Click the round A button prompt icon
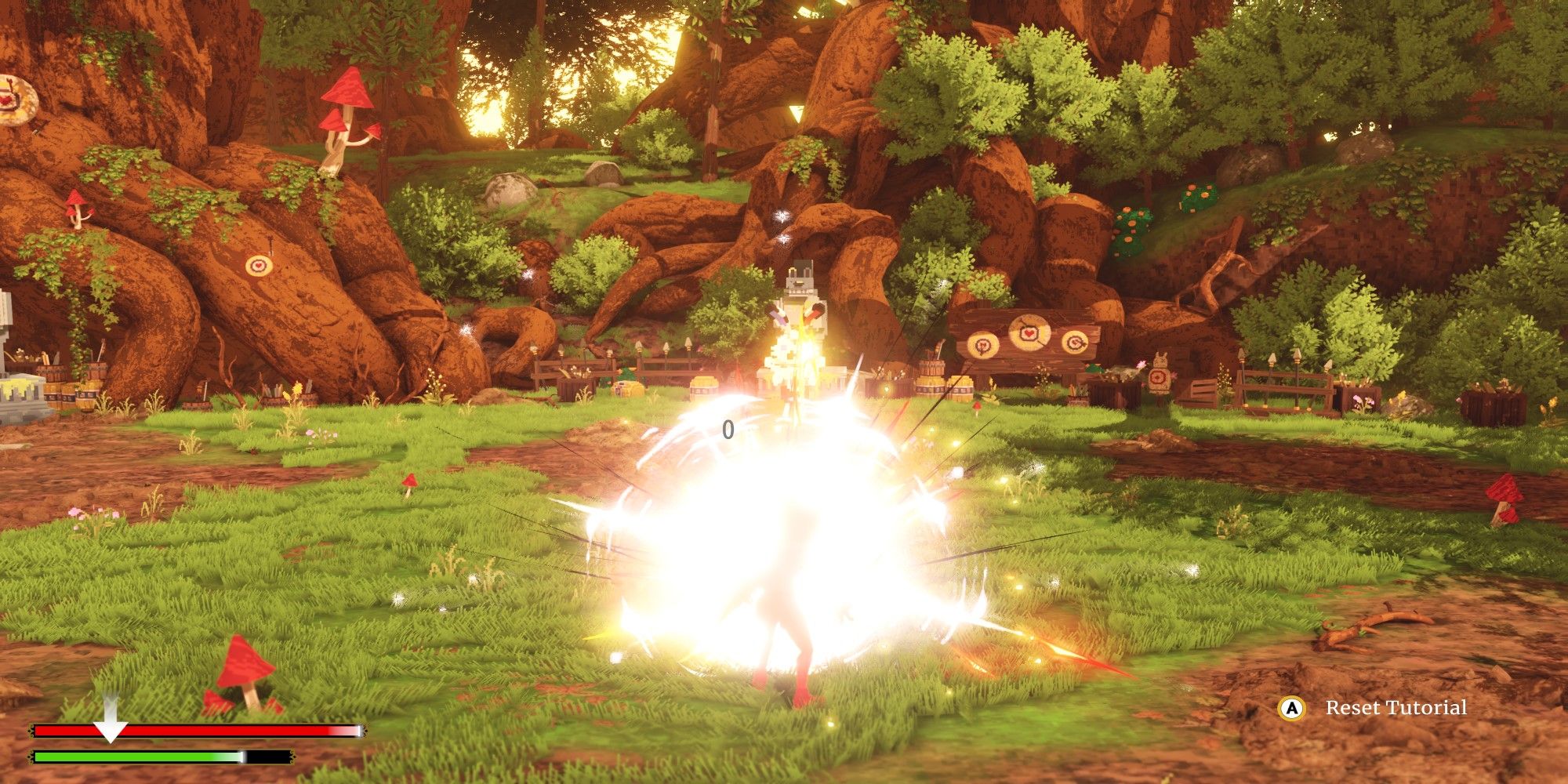The width and height of the screenshot is (1568, 784). point(1290,708)
